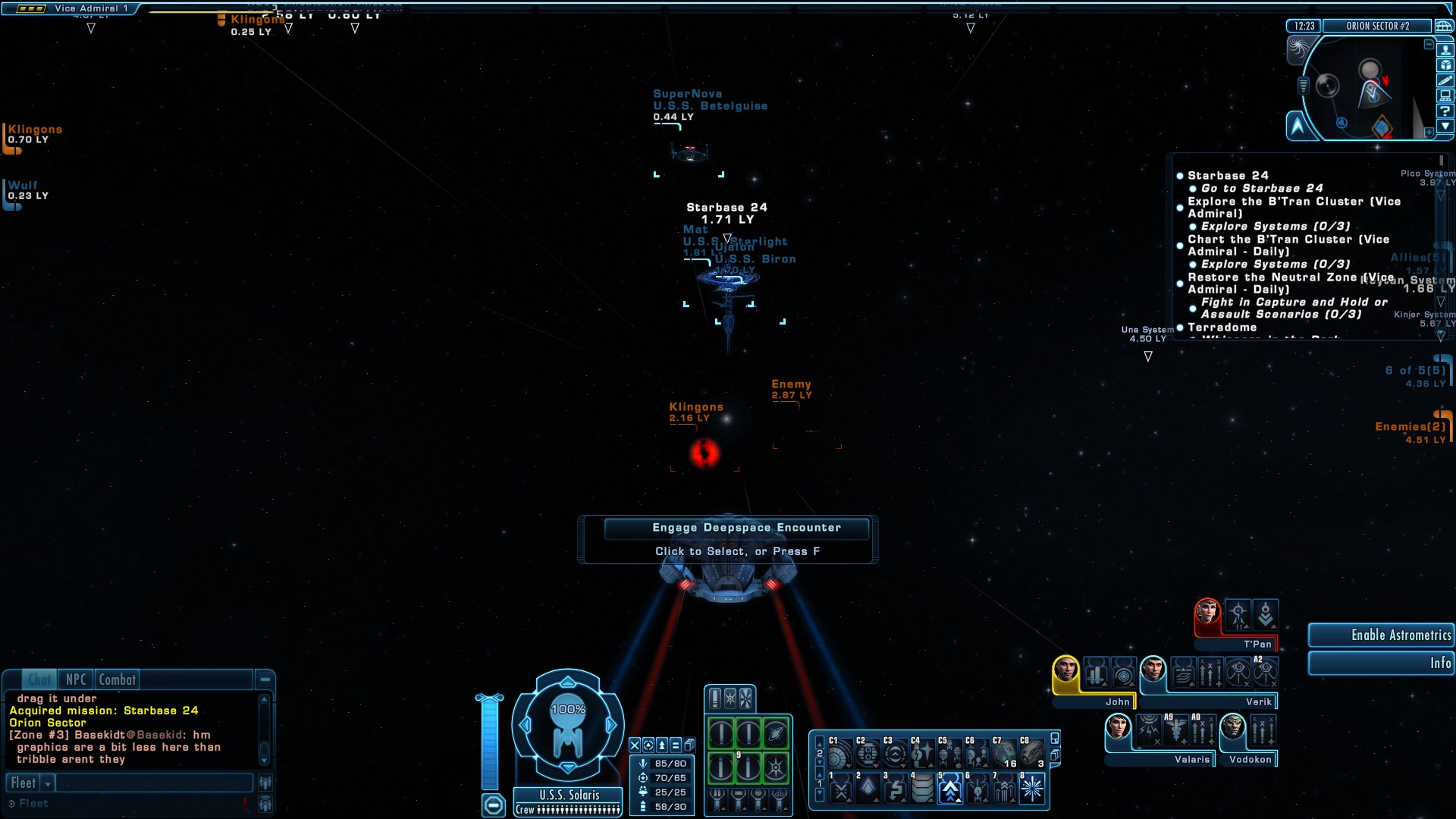Activate the starburst ability in slot 8
Image resolution: width=1456 pixels, height=819 pixels.
[x=1031, y=789]
